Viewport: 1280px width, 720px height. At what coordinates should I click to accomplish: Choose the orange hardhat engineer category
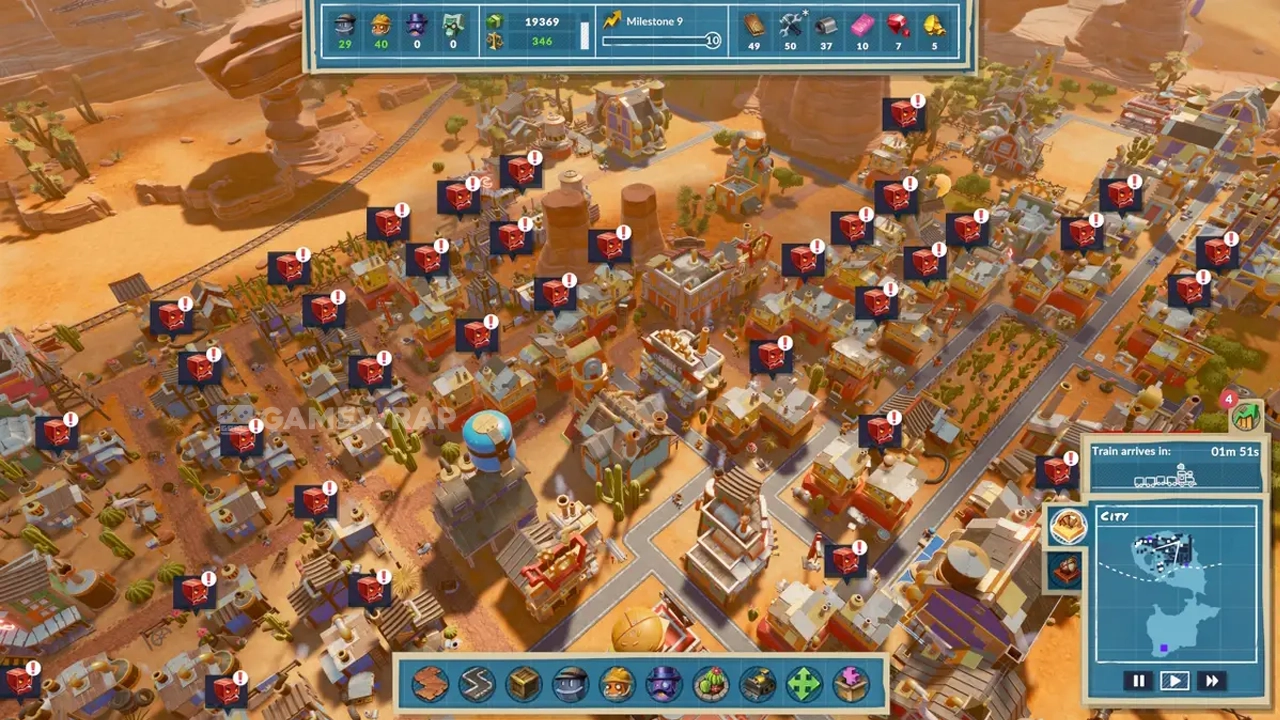617,684
